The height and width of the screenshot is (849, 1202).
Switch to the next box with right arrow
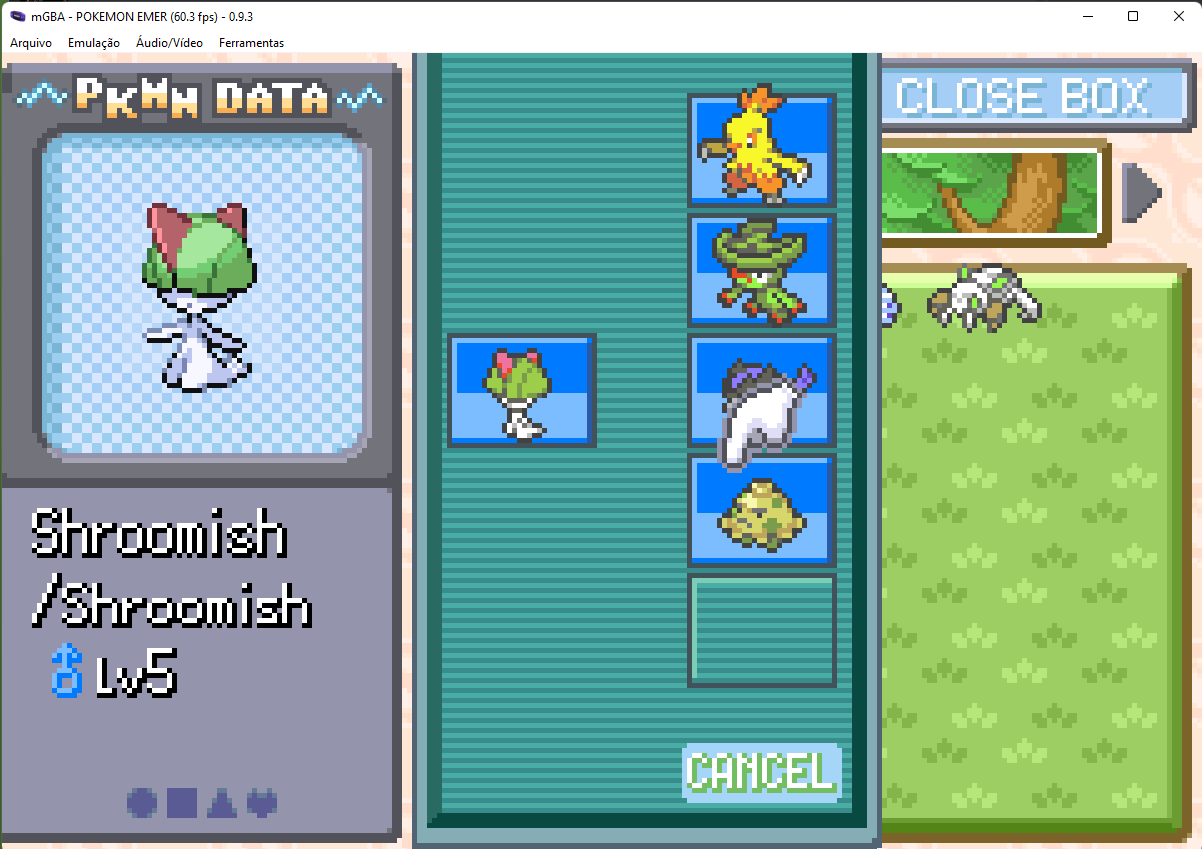(x=1141, y=191)
